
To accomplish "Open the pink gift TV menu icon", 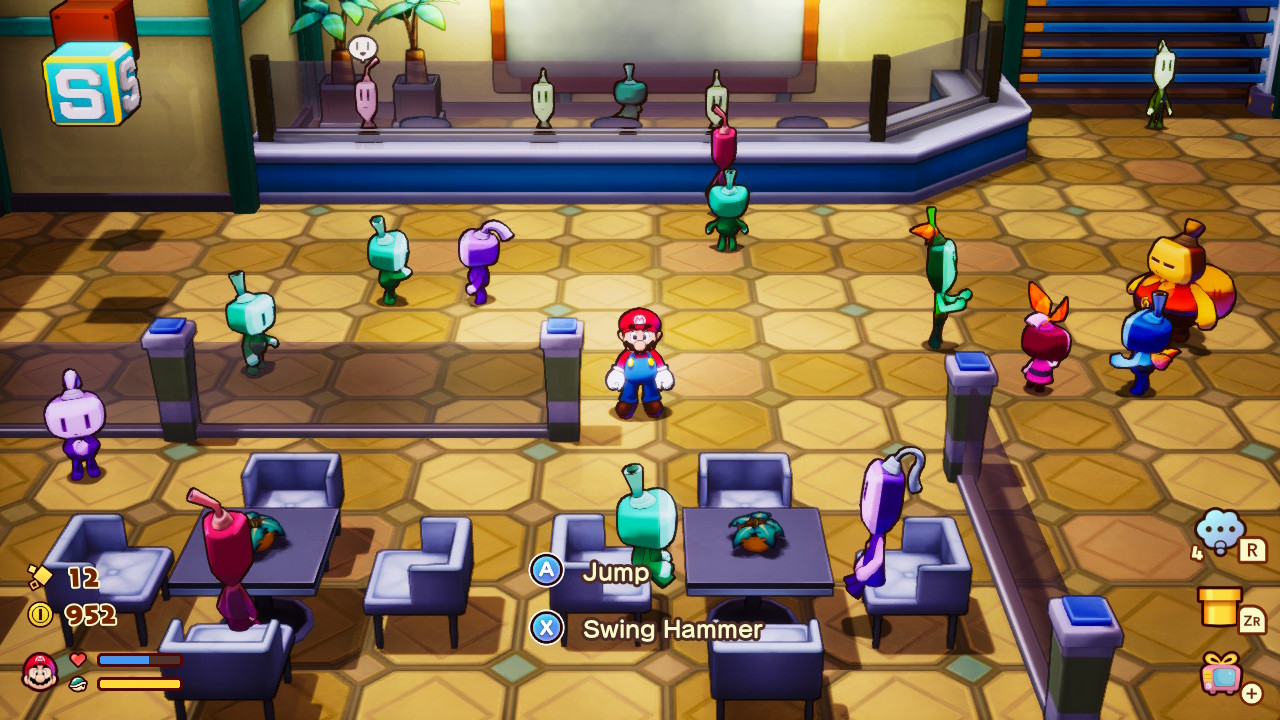I will tap(1222, 674).
